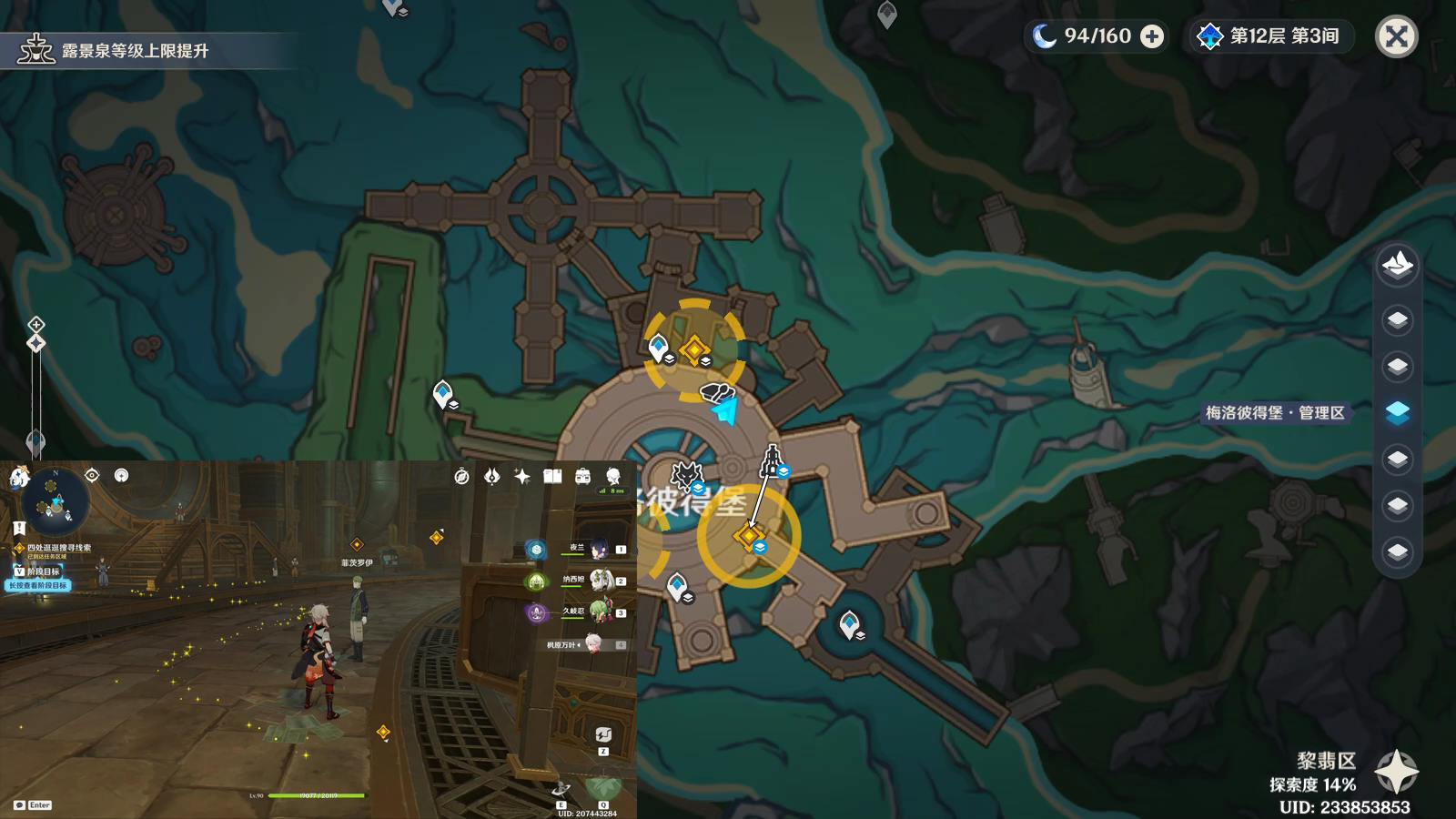1456x819 pixels.
Task: Open the Spiral Abyss floor 12 indicator
Action: [x=1272, y=36]
